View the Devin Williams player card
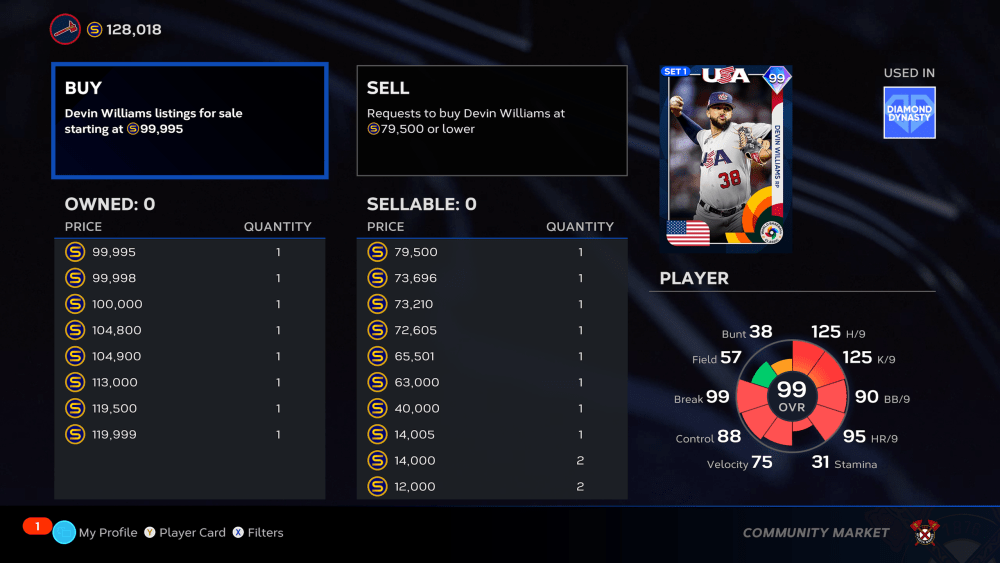This screenshot has width=1000, height=563. click(x=726, y=158)
